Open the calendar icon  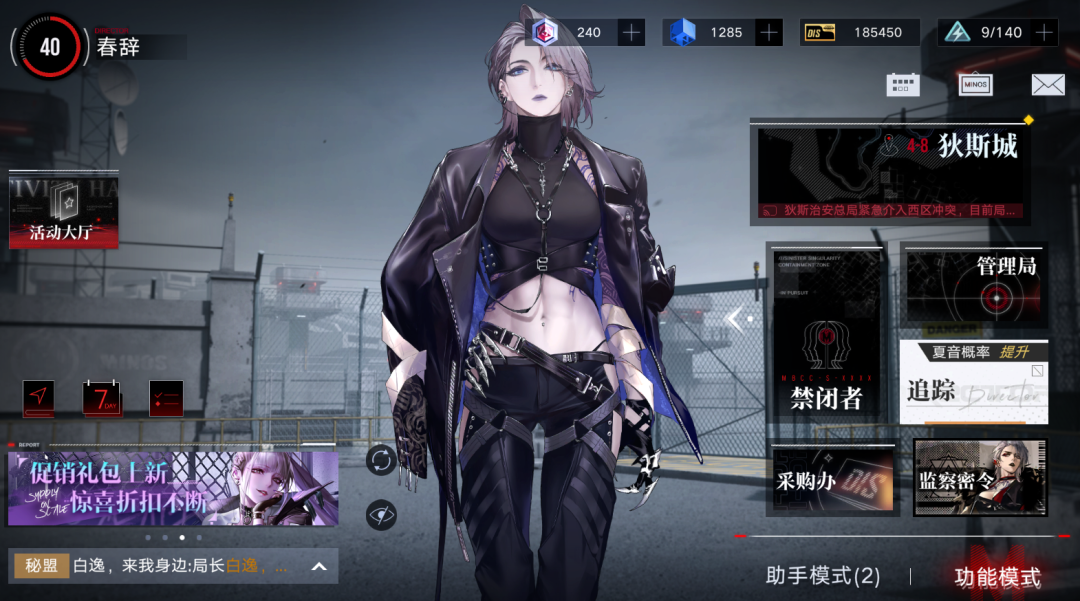coord(902,85)
